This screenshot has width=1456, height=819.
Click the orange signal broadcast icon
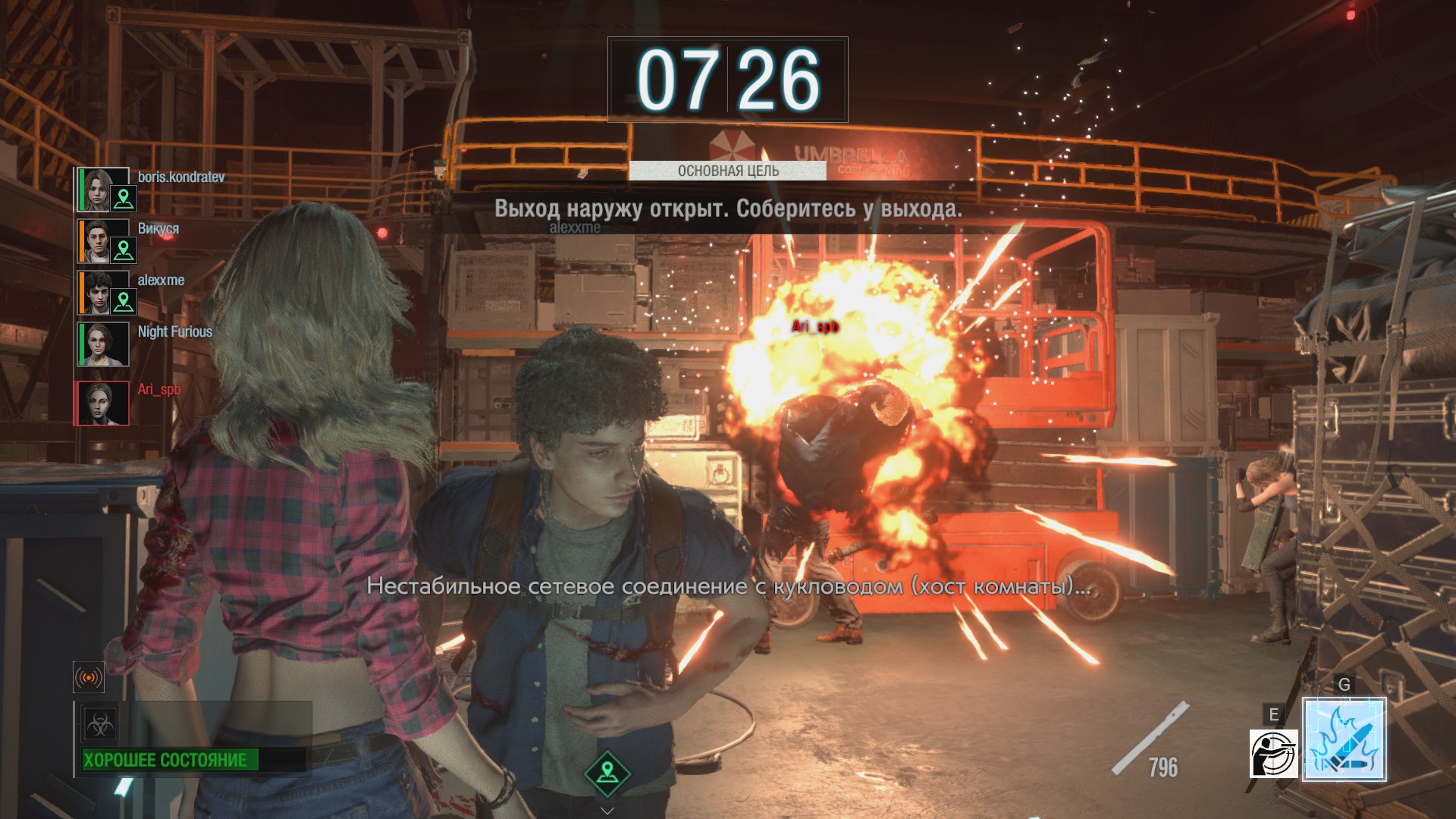(x=88, y=677)
